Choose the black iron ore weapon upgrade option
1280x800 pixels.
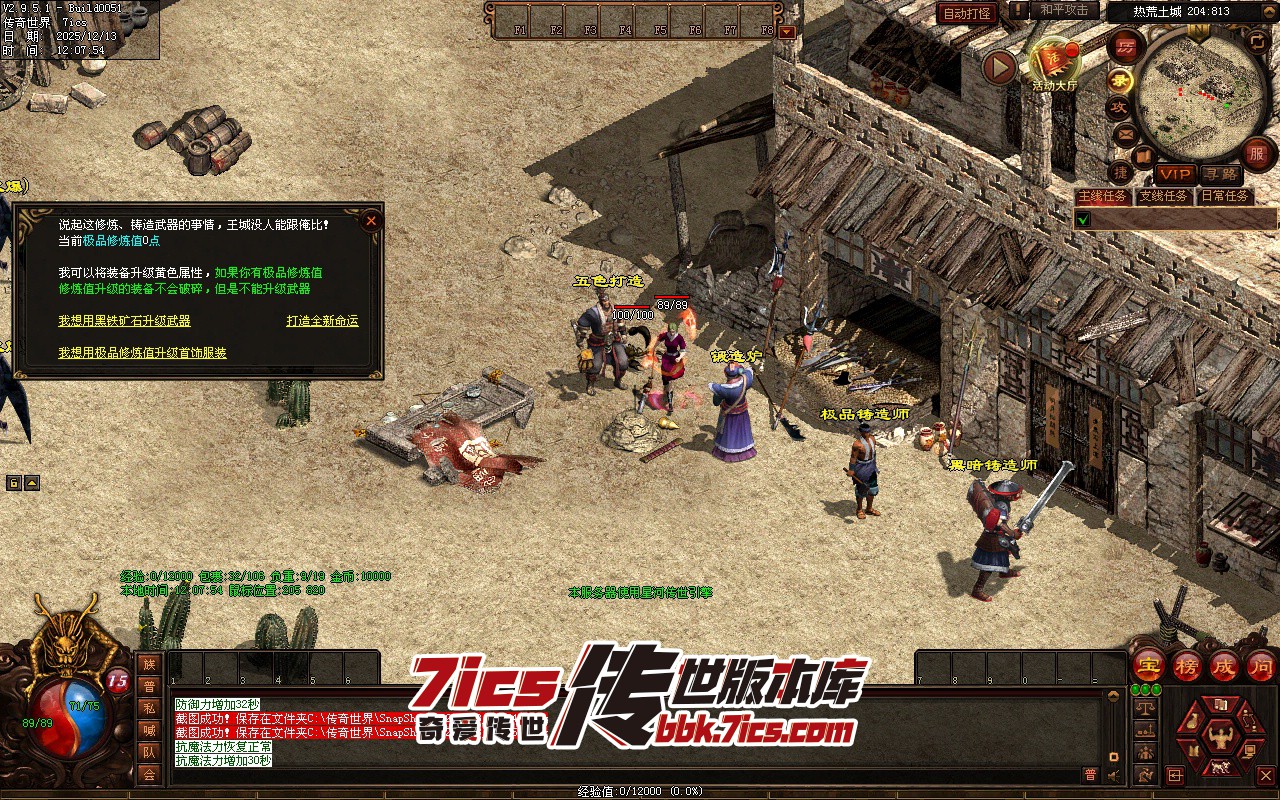coord(124,321)
